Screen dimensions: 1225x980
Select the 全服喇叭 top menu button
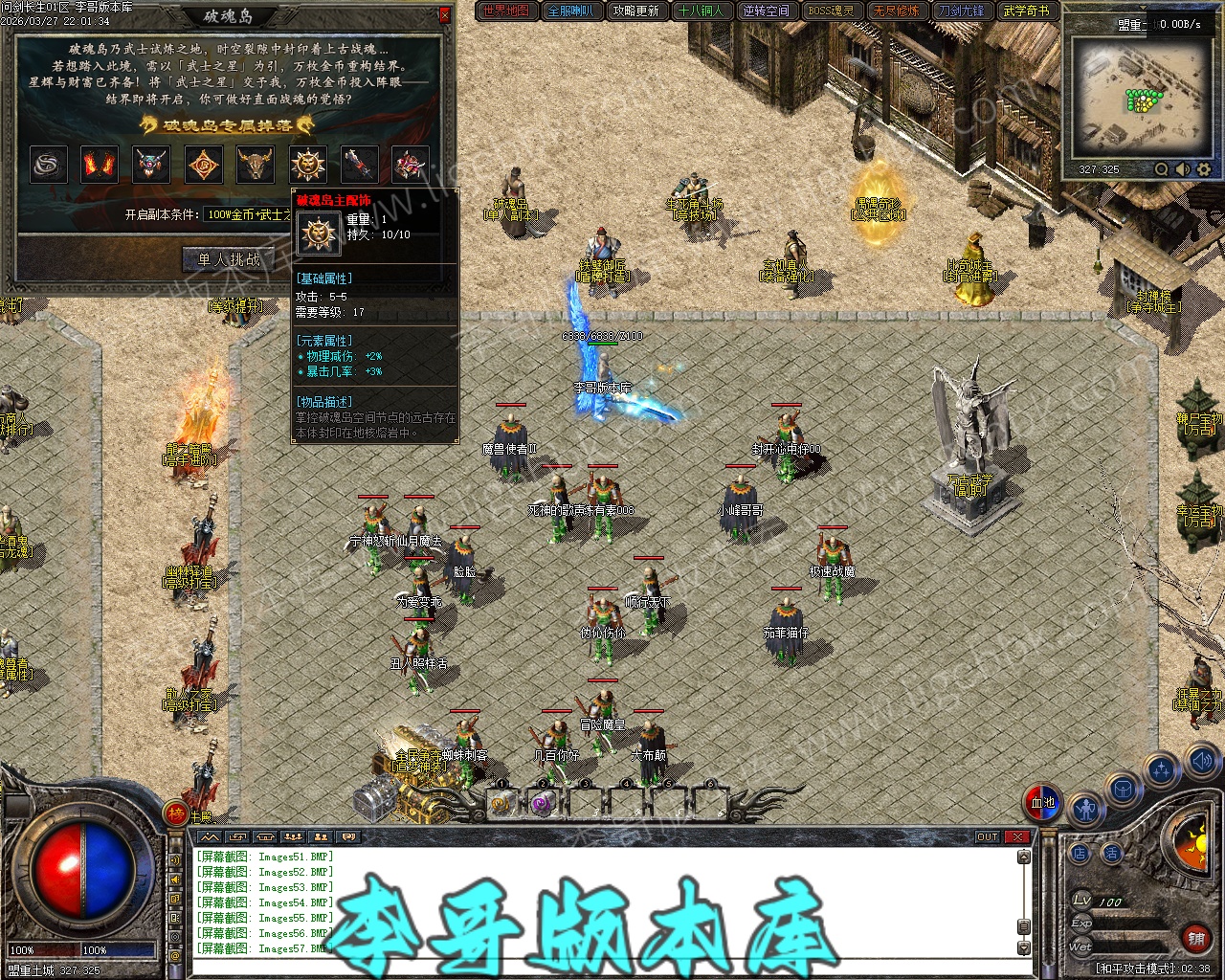click(x=571, y=11)
